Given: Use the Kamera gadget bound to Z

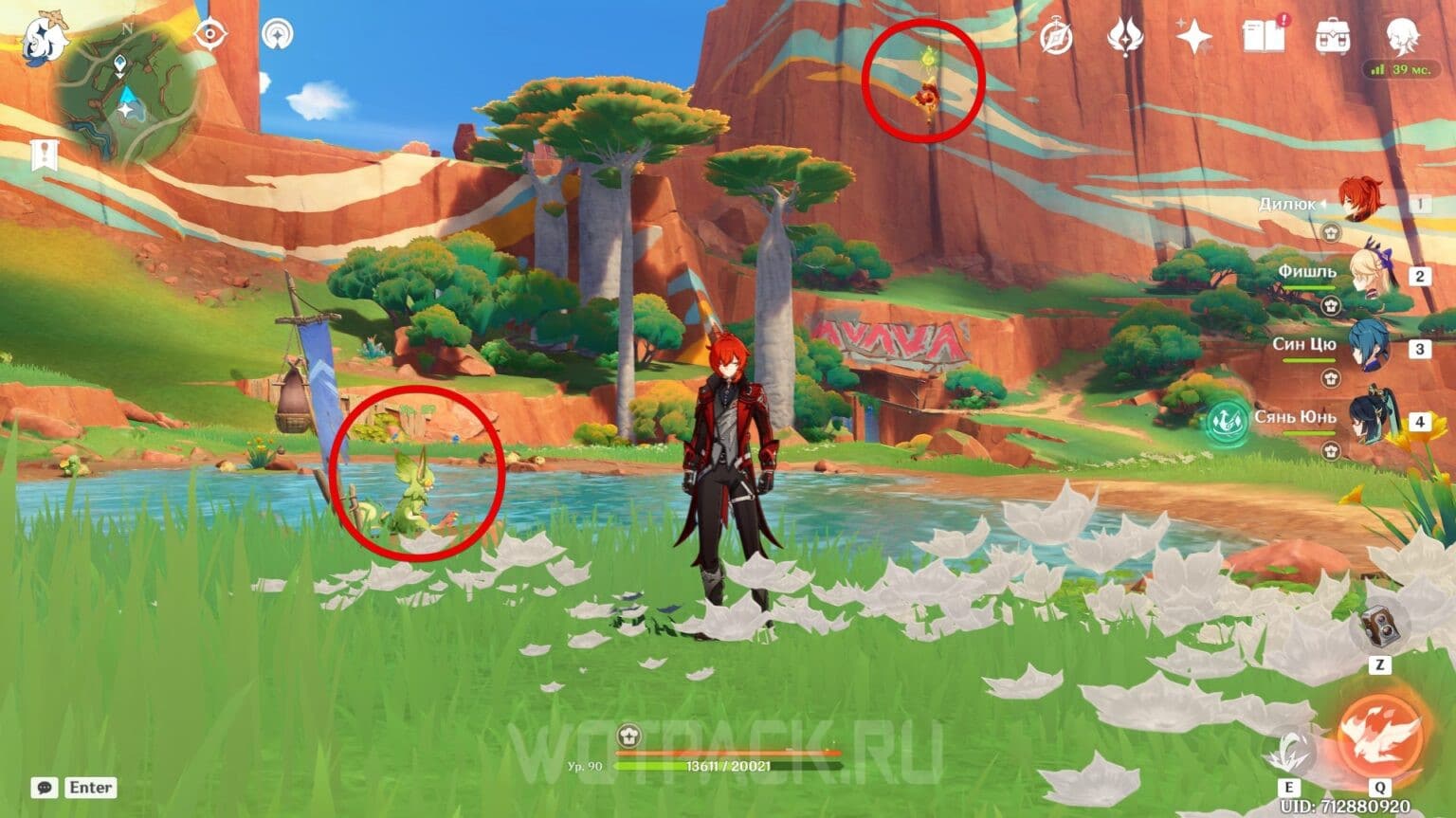Looking at the screenshot, I should [1380, 626].
